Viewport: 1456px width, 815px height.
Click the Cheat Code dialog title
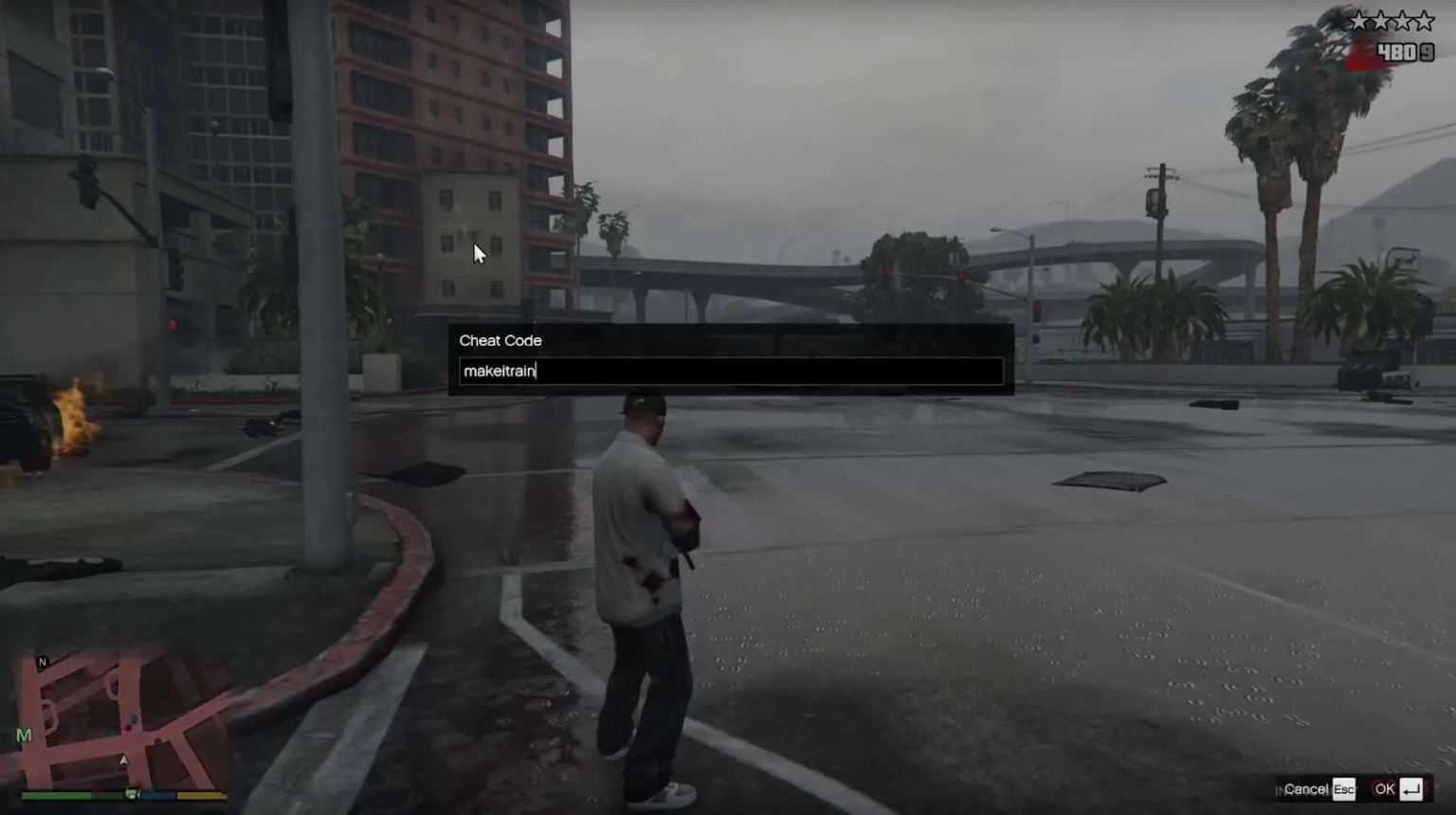[500, 340]
